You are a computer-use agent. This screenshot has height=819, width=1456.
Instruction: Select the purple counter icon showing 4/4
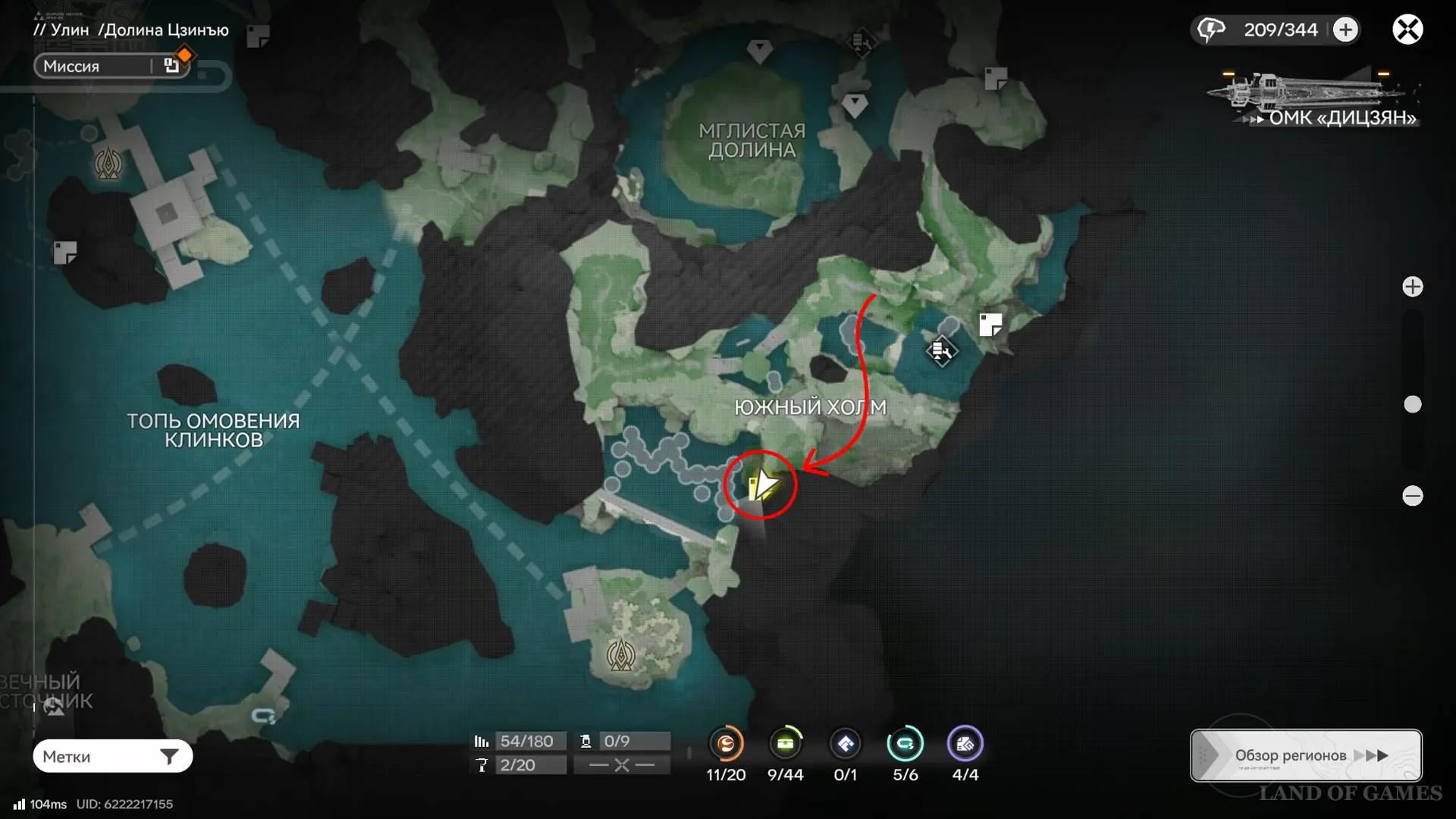pos(965,744)
